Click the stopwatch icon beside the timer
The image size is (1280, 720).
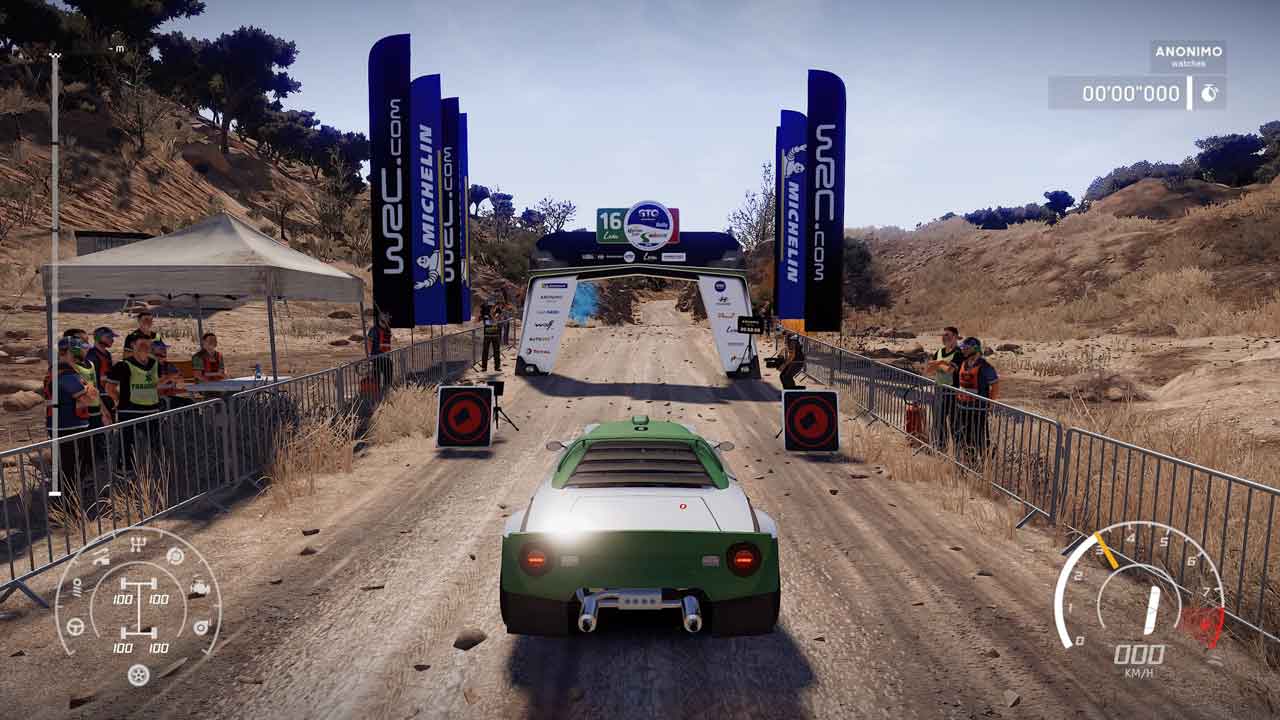pos(1209,93)
